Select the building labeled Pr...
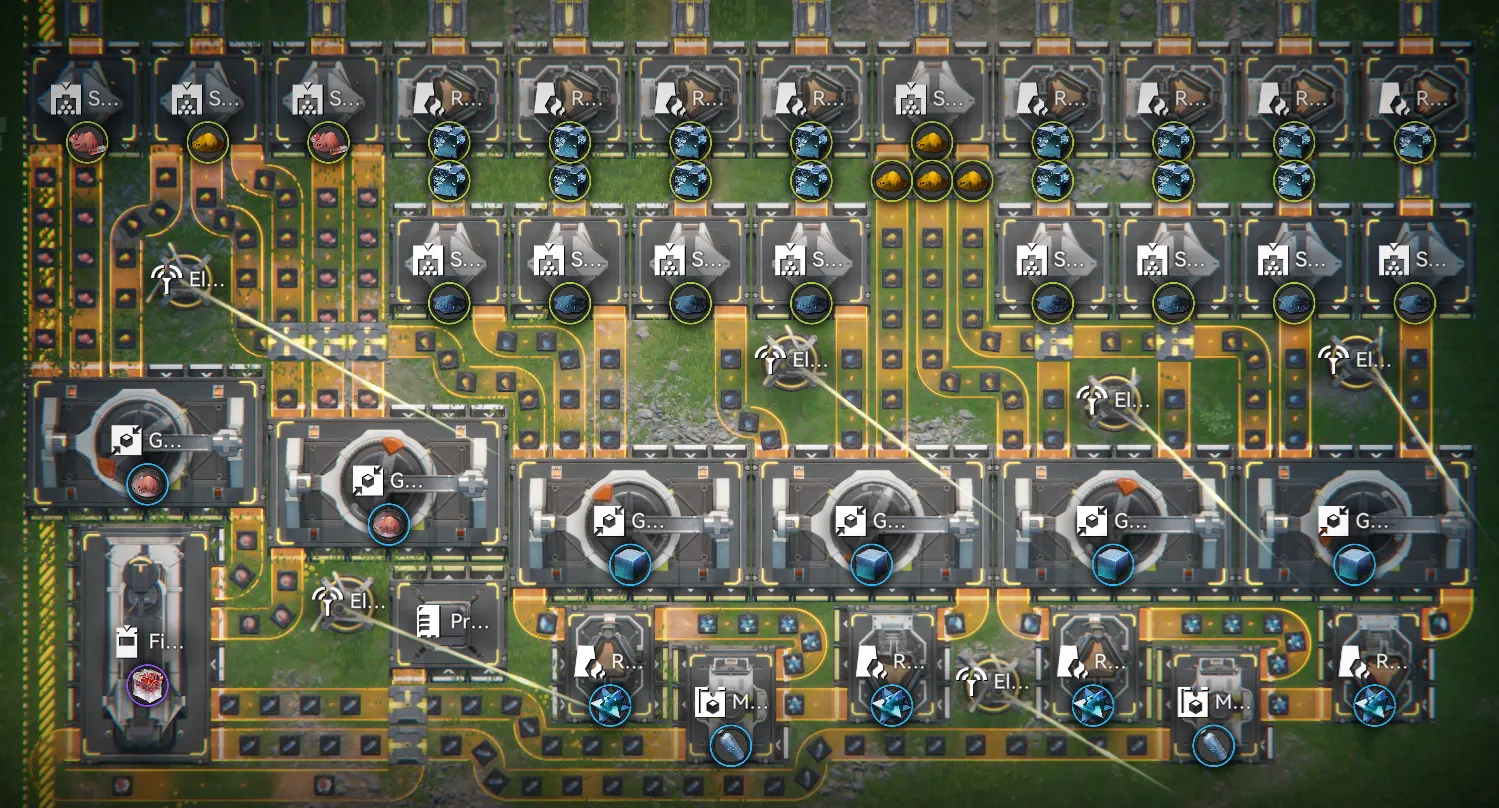Viewport: 1499px width, 808px height. [451, 622]
